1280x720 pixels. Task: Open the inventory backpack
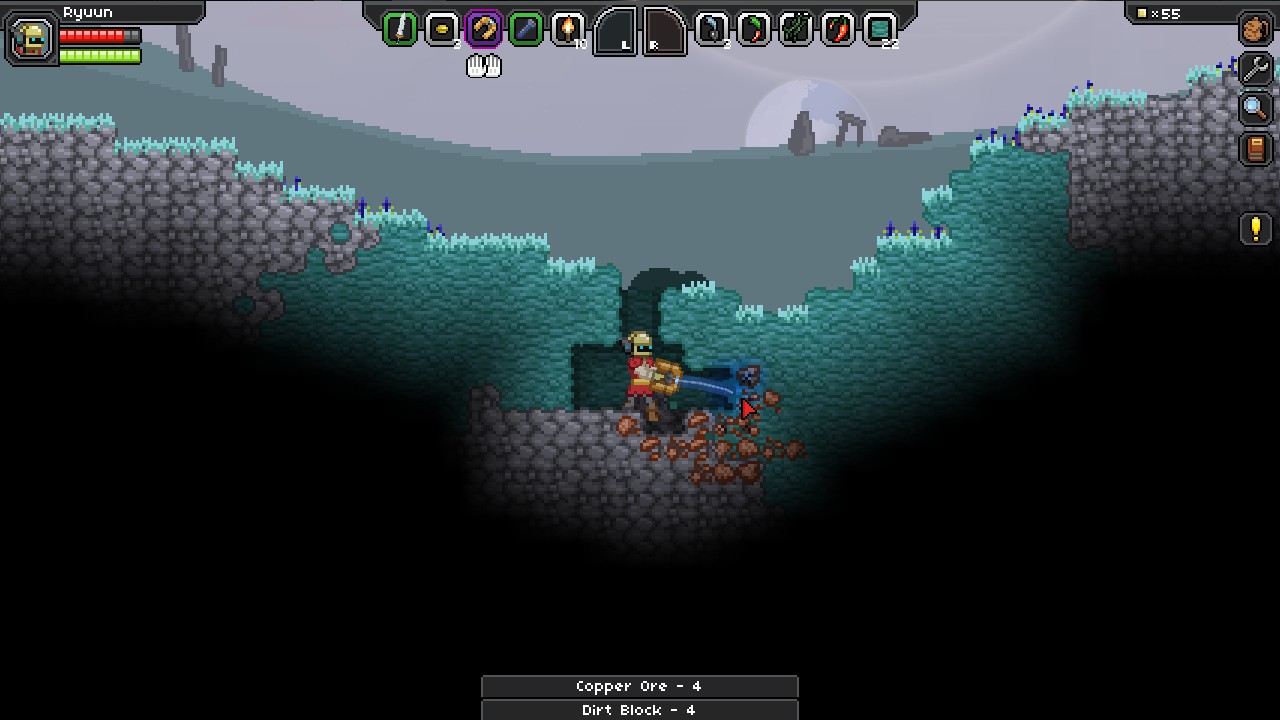tap(1255, 29)
